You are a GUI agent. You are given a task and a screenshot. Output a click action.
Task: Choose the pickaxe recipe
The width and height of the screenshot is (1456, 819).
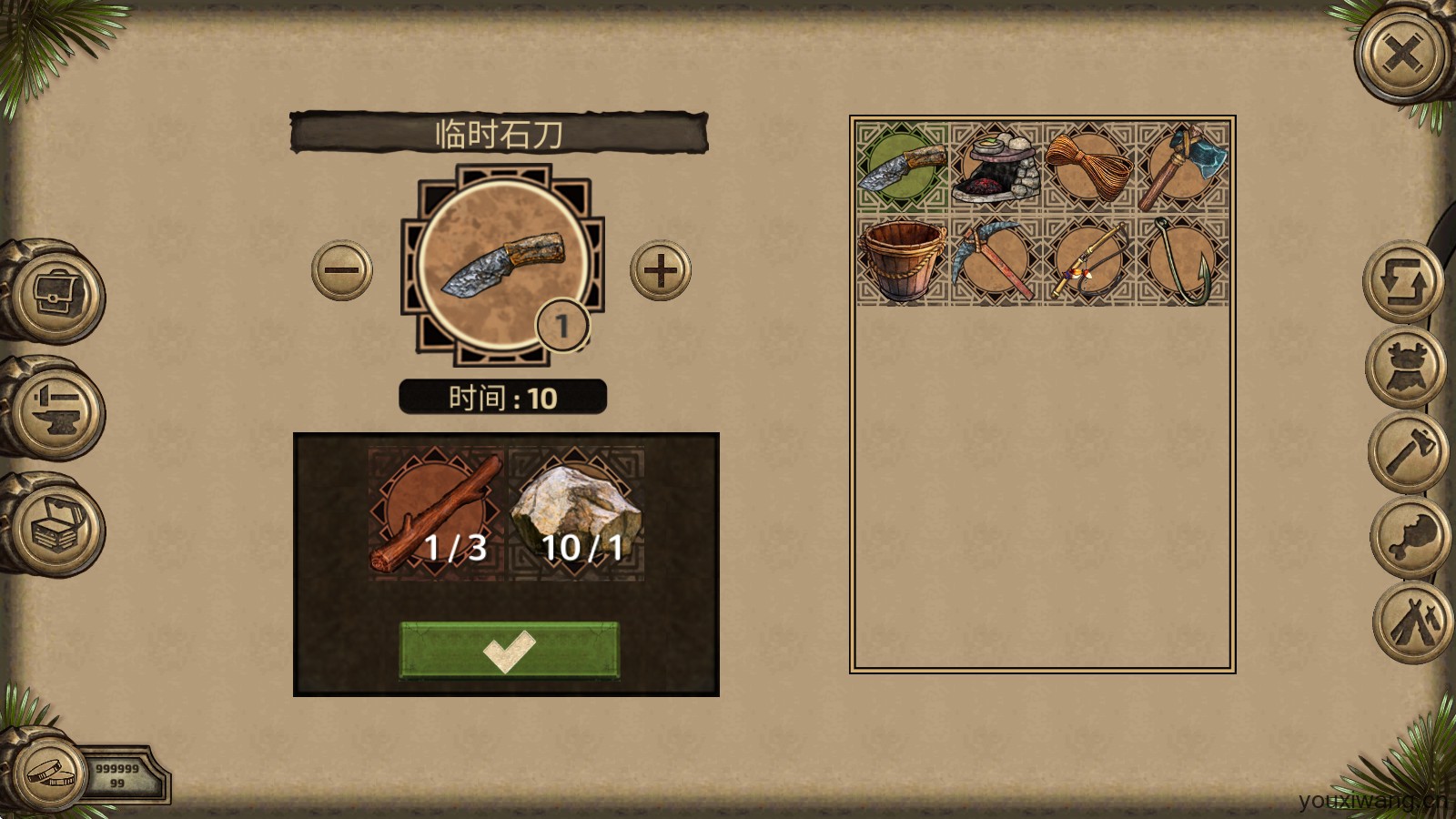coord(996,260)
